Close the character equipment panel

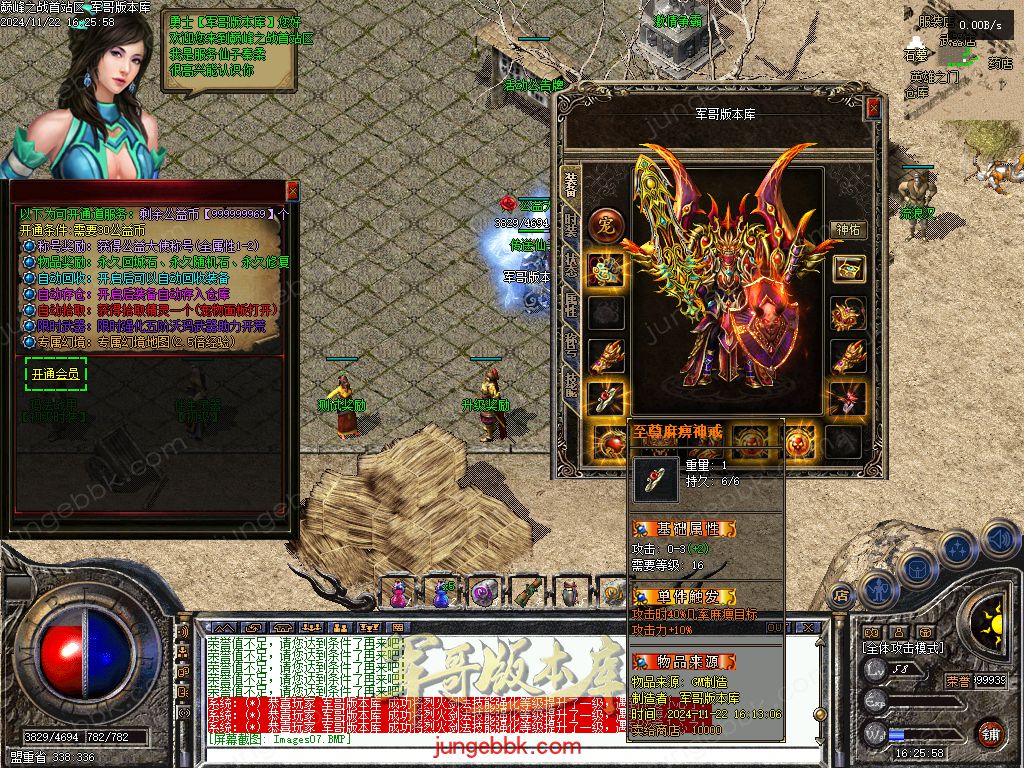coord(873,107)
